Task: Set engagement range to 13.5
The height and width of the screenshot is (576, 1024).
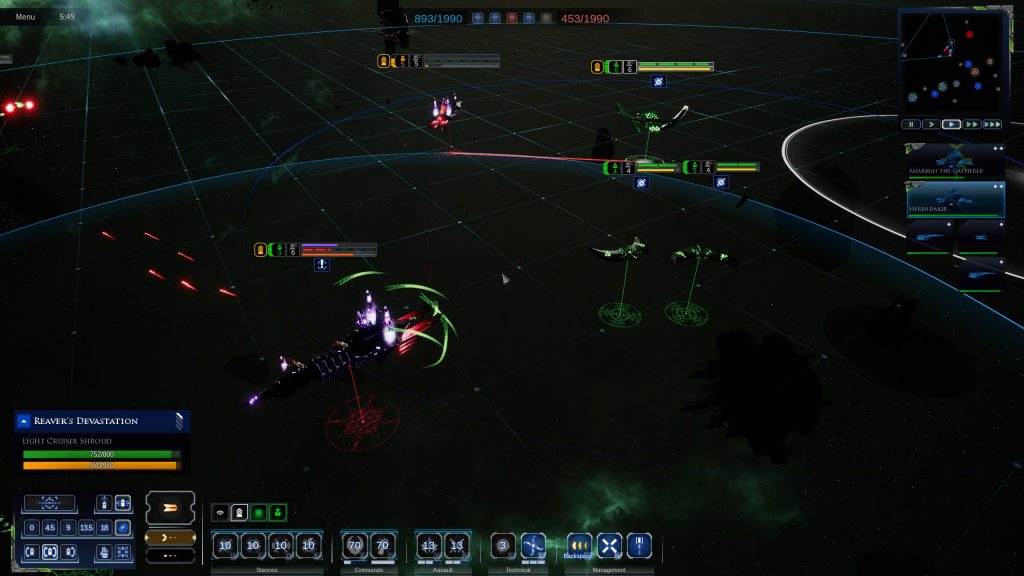Action: tap(86, 528)
